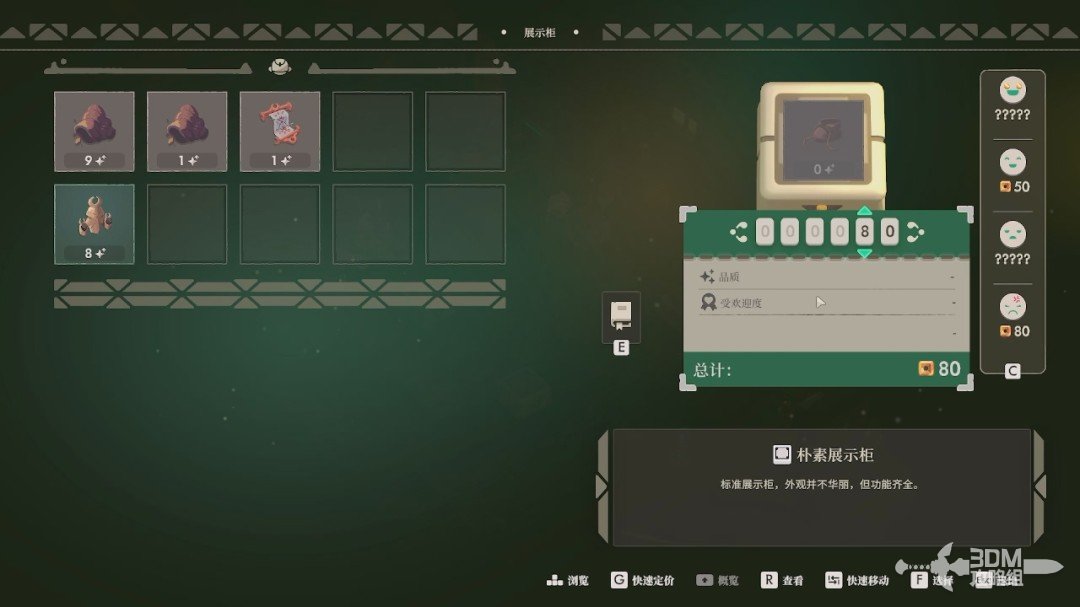Image resolution: width=1080 pixels, height=607 pixels.
Task: Increase price with the green up arrow
Action: (864, 212)
